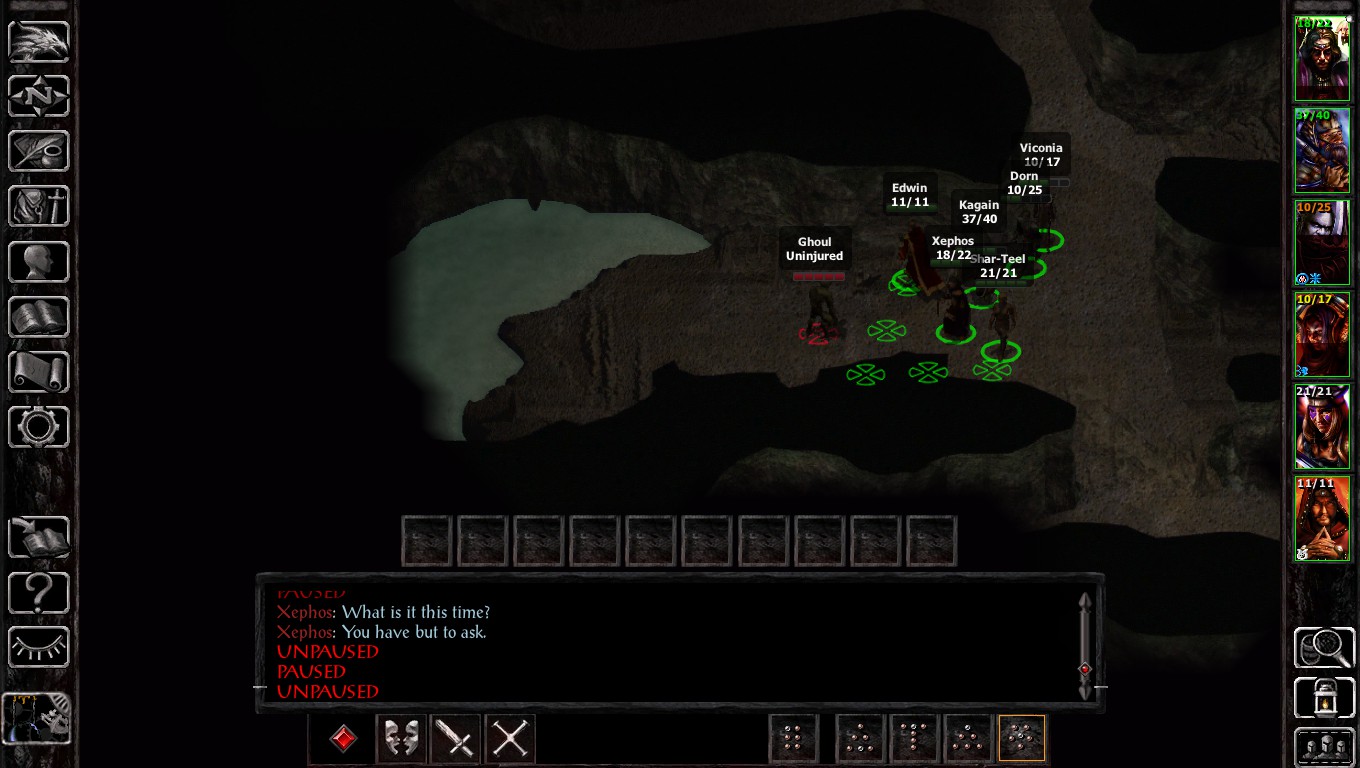The image size is (1360, 768).
Task: Select Viconia's portrait
Action: tap(1322, 334)
